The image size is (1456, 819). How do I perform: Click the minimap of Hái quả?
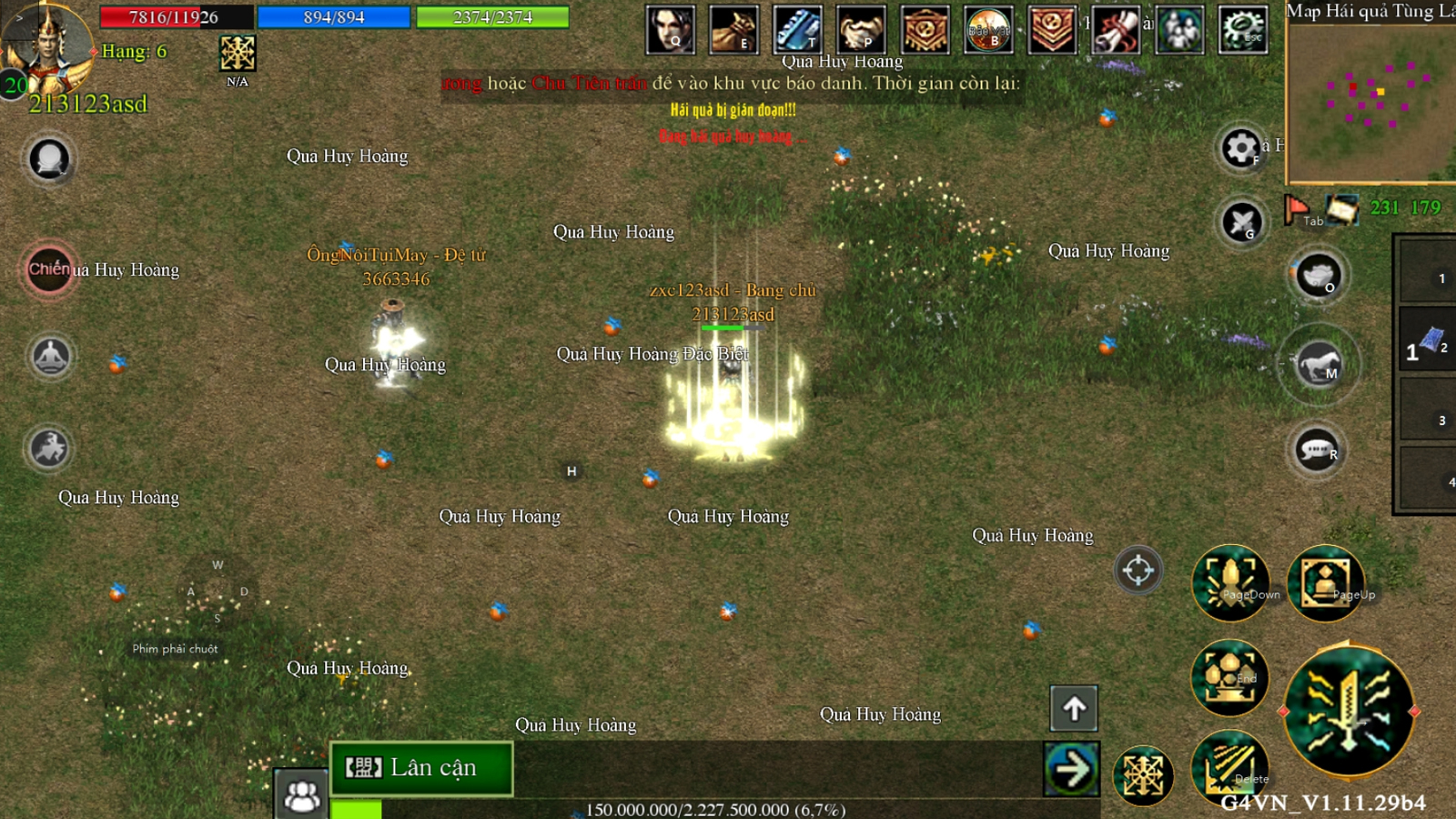[x=1370, y=100]
